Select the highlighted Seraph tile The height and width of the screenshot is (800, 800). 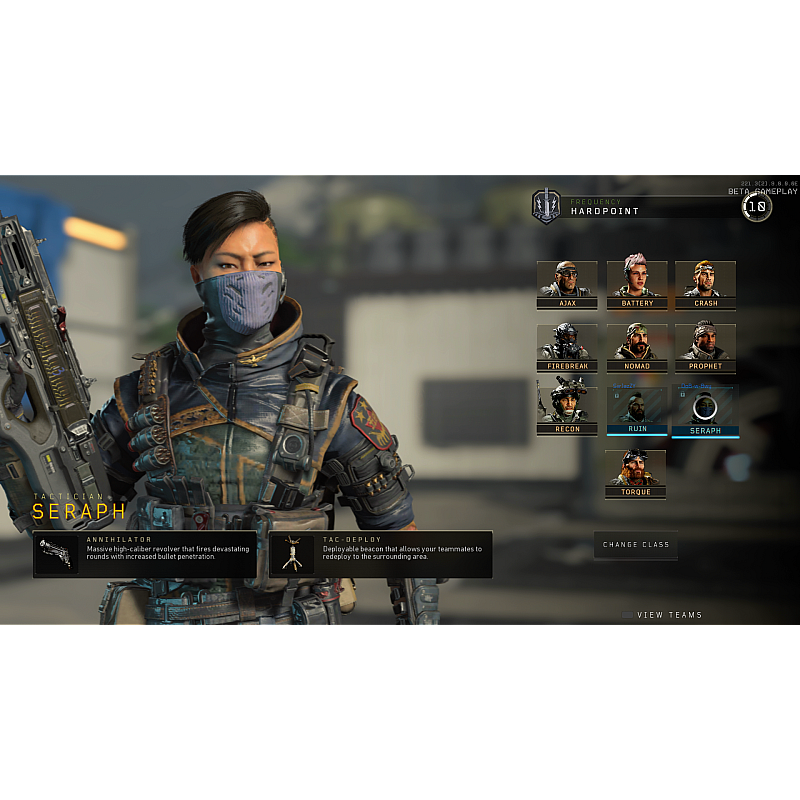(705, 410)
